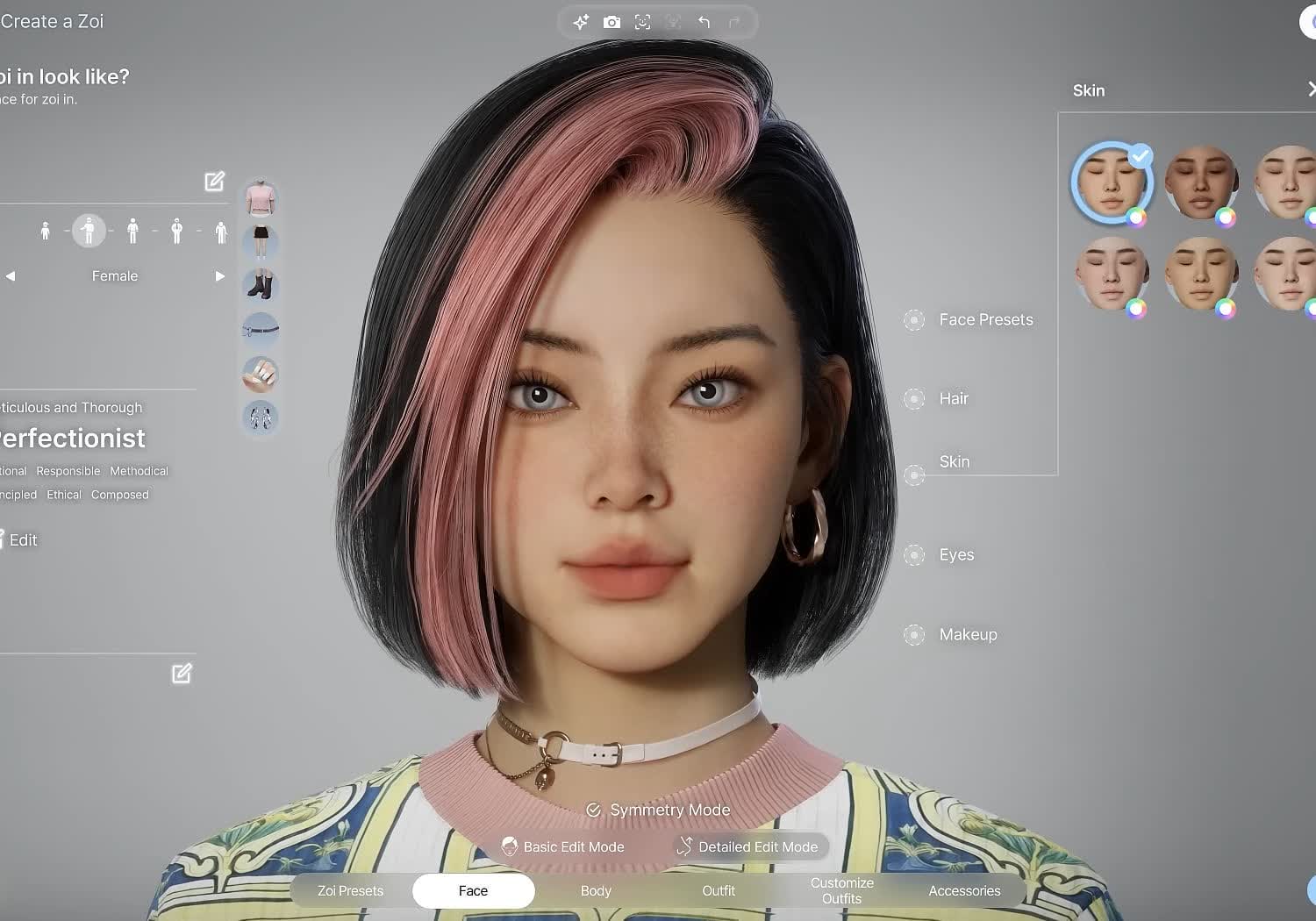Open the color wheel on the selected skin preset
The width and height of the screenshot is (1316, 921).
pyautogui.click(x=1137, y=217)
